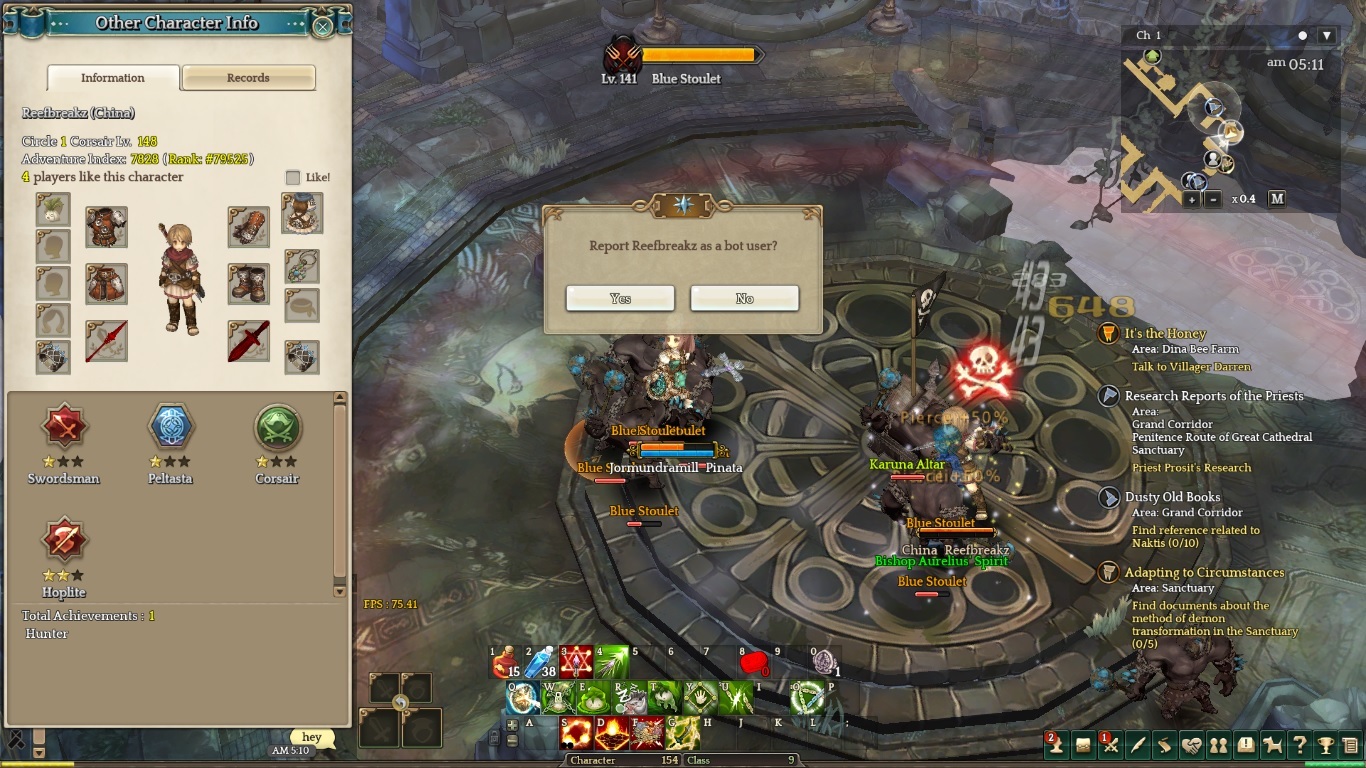
Task: Open the channel dropdown arrow above the minimap
Action: click(x=1327, y=36)
